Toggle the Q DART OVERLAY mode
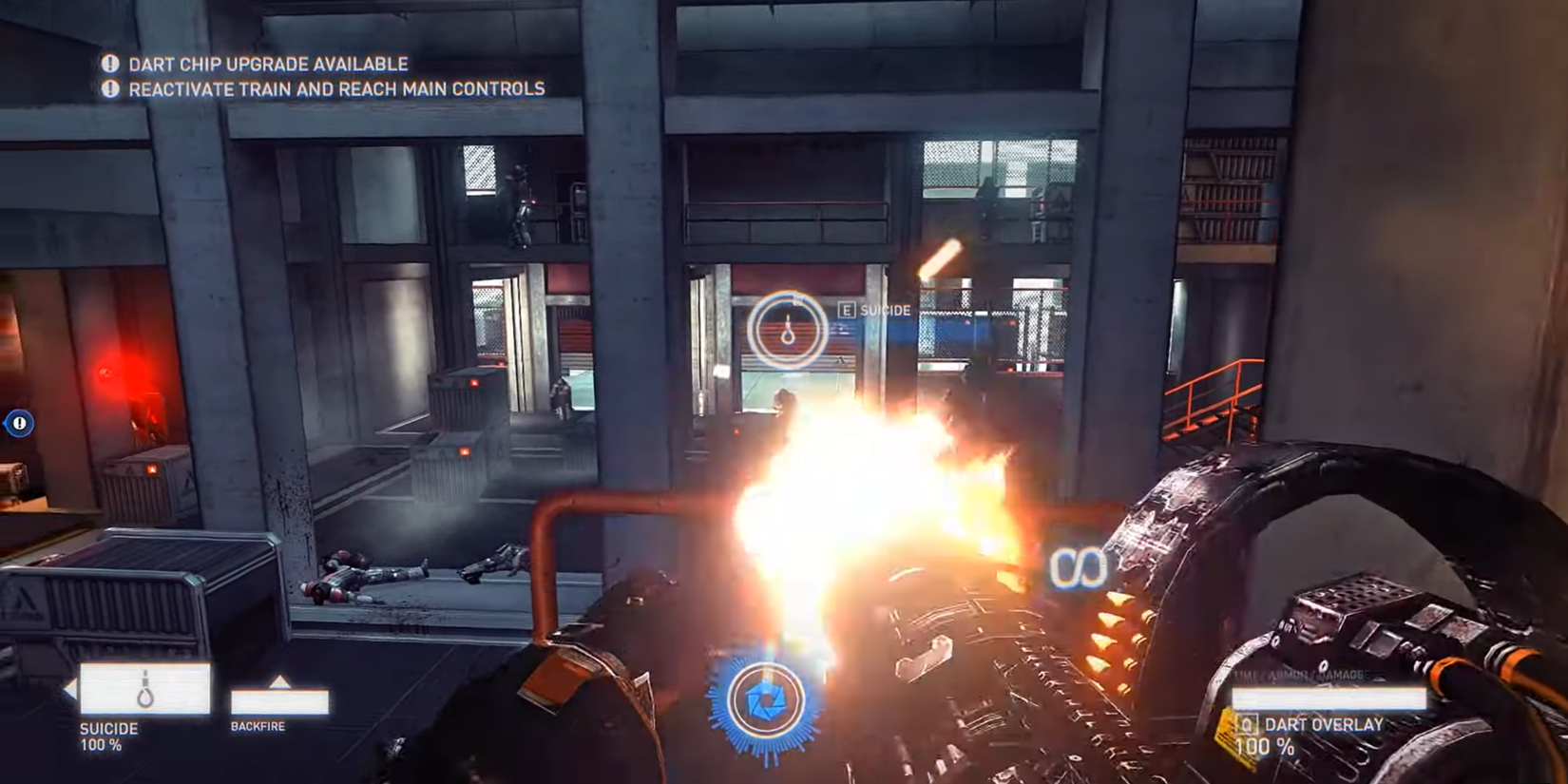 (1323, 724)
